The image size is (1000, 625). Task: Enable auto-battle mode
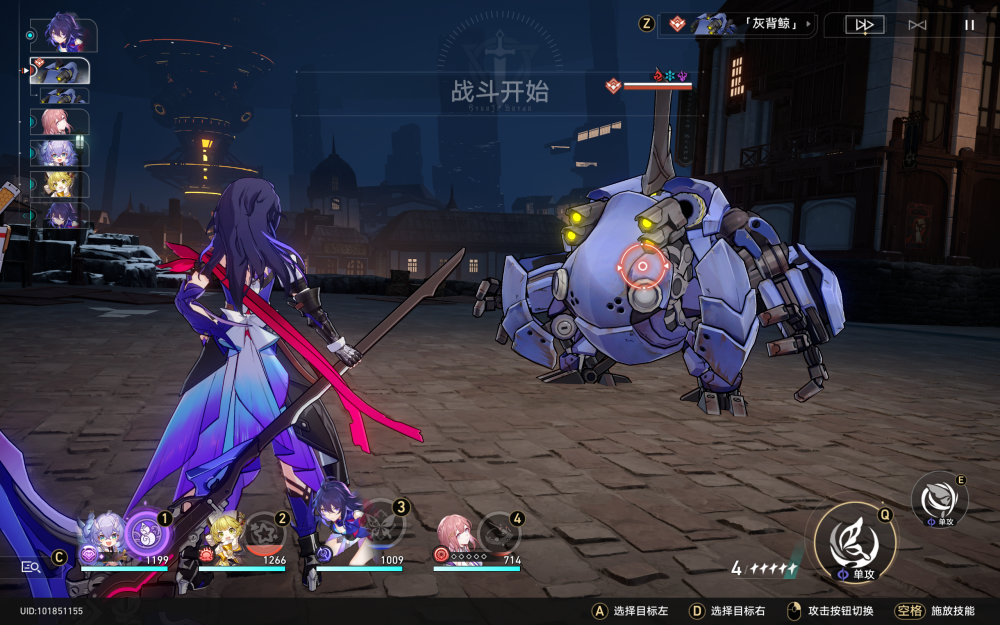(917, 25)
